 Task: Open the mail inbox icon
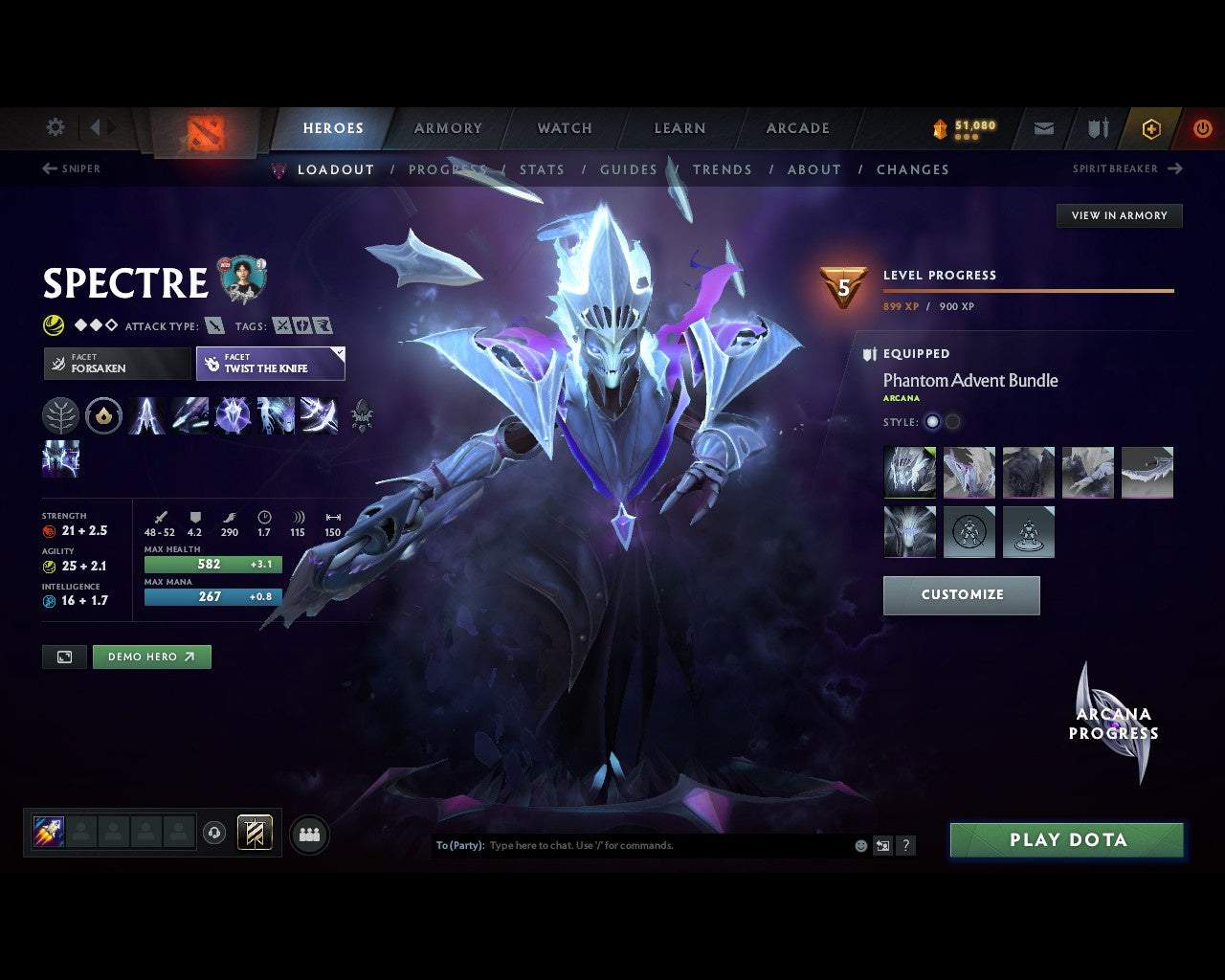pyautogui.click(x=1042, y=127)
